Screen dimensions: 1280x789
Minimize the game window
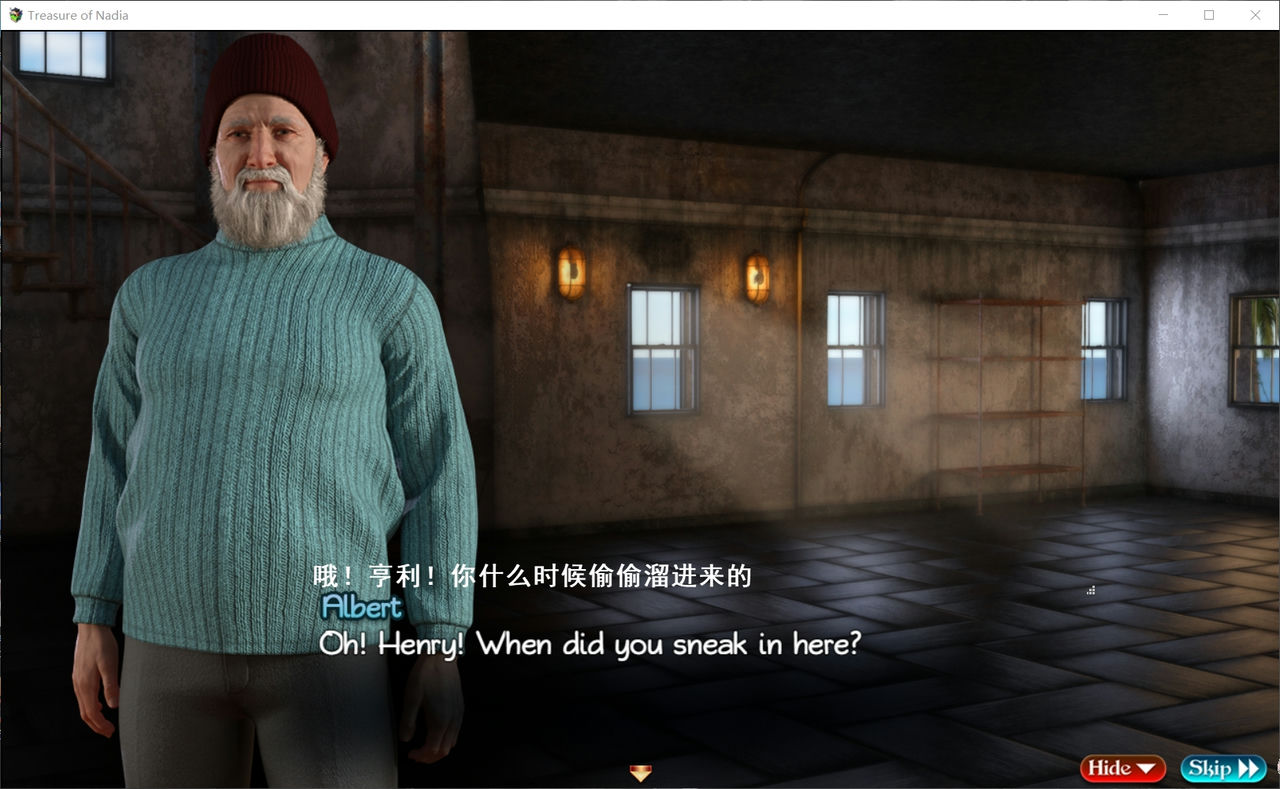click(x=1163, y=15)
